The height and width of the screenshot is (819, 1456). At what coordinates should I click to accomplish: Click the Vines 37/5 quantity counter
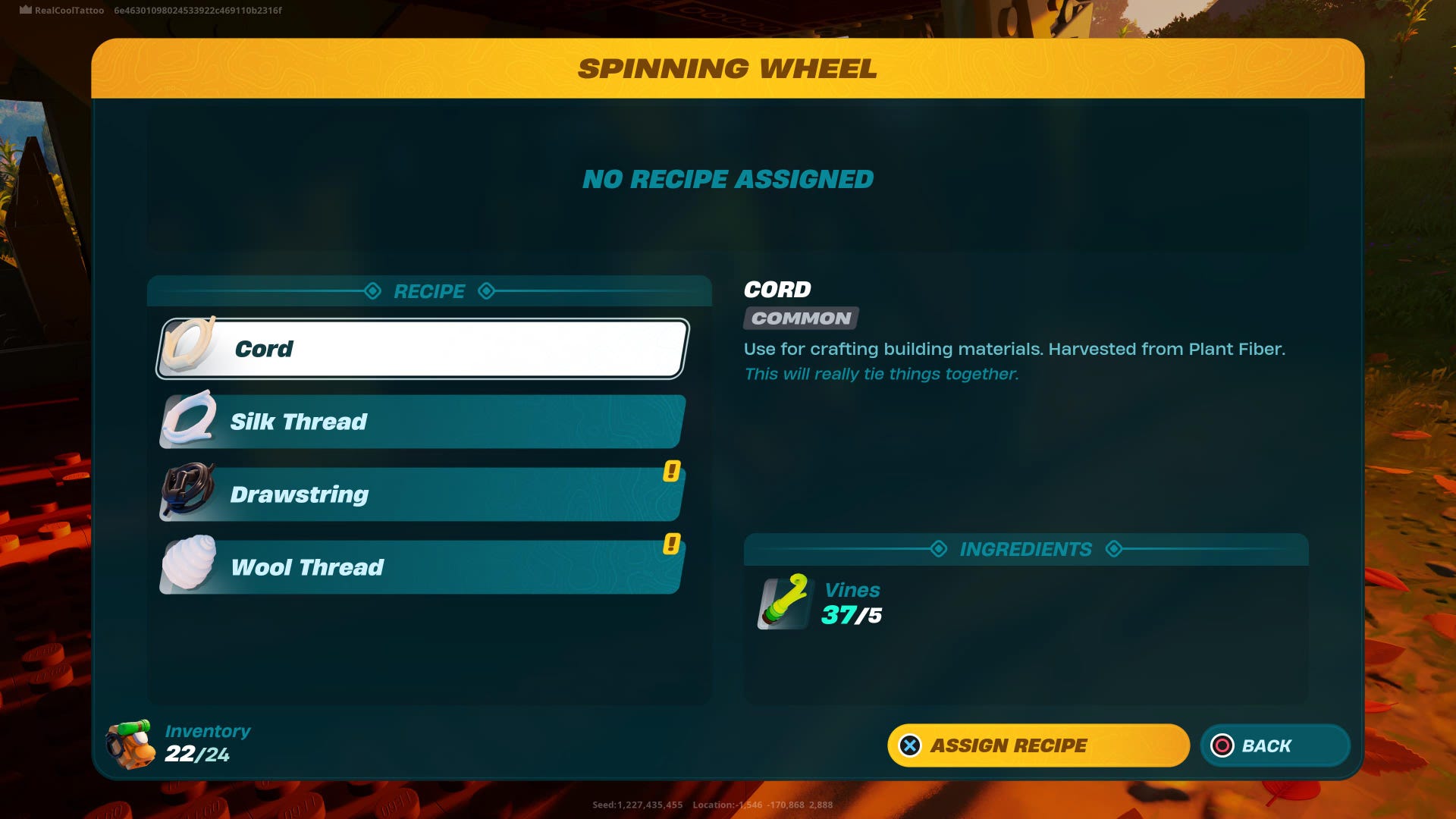click(x=853, y=615)
